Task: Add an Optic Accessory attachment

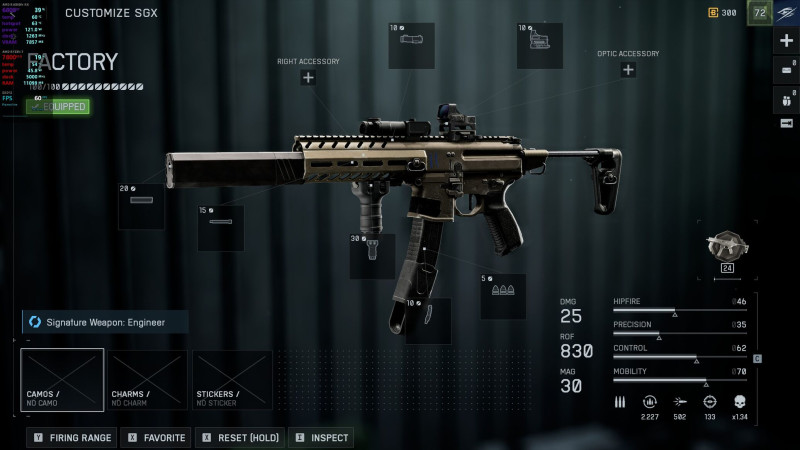Action: [628, 70]
